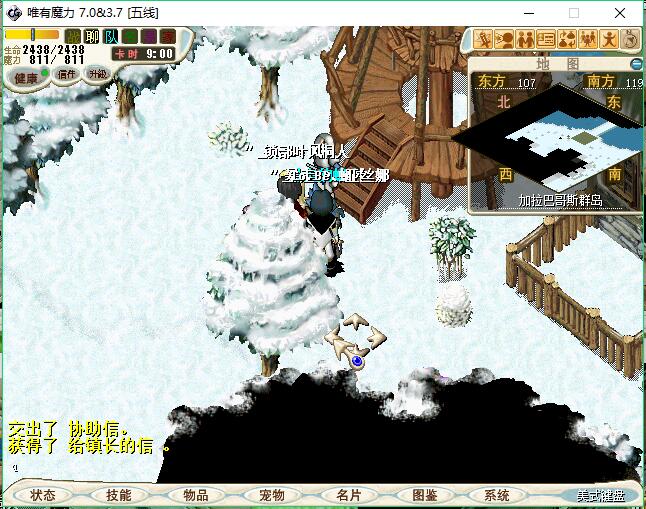This screenshot has width=646, height=509.
Task: Select the name card exchange icon
Action: [546, 39]
